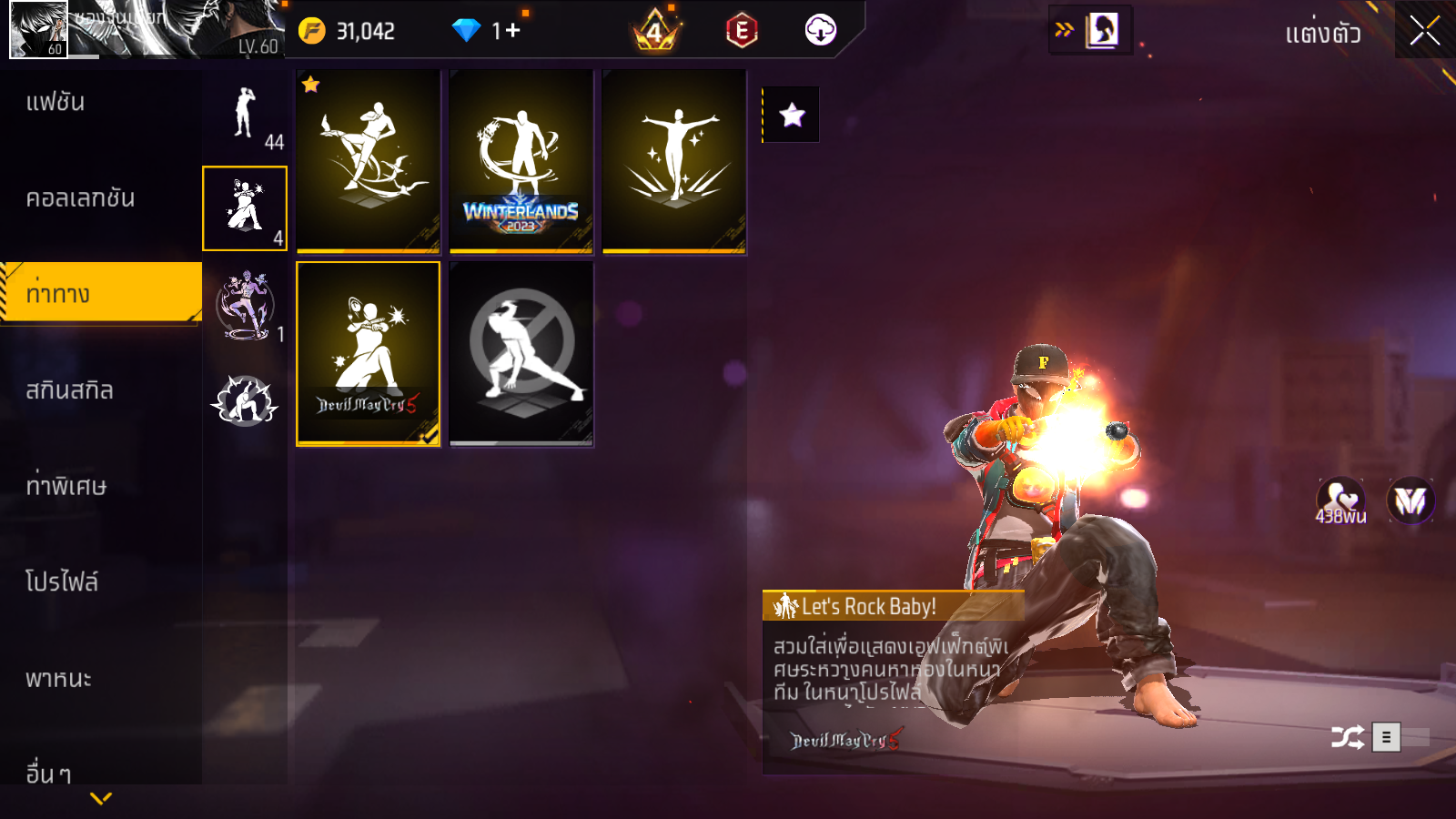Close the wardrobe screen with X
This screenshot has height=819, width=1456.
(1424, 31)
